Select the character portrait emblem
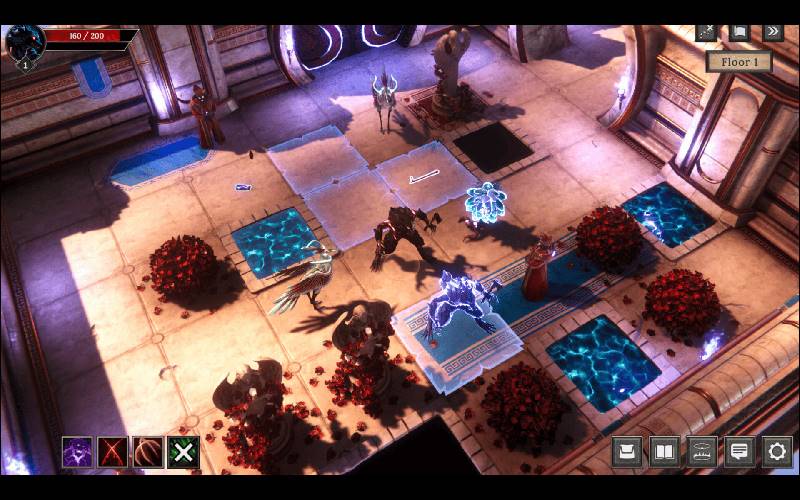 23,44
